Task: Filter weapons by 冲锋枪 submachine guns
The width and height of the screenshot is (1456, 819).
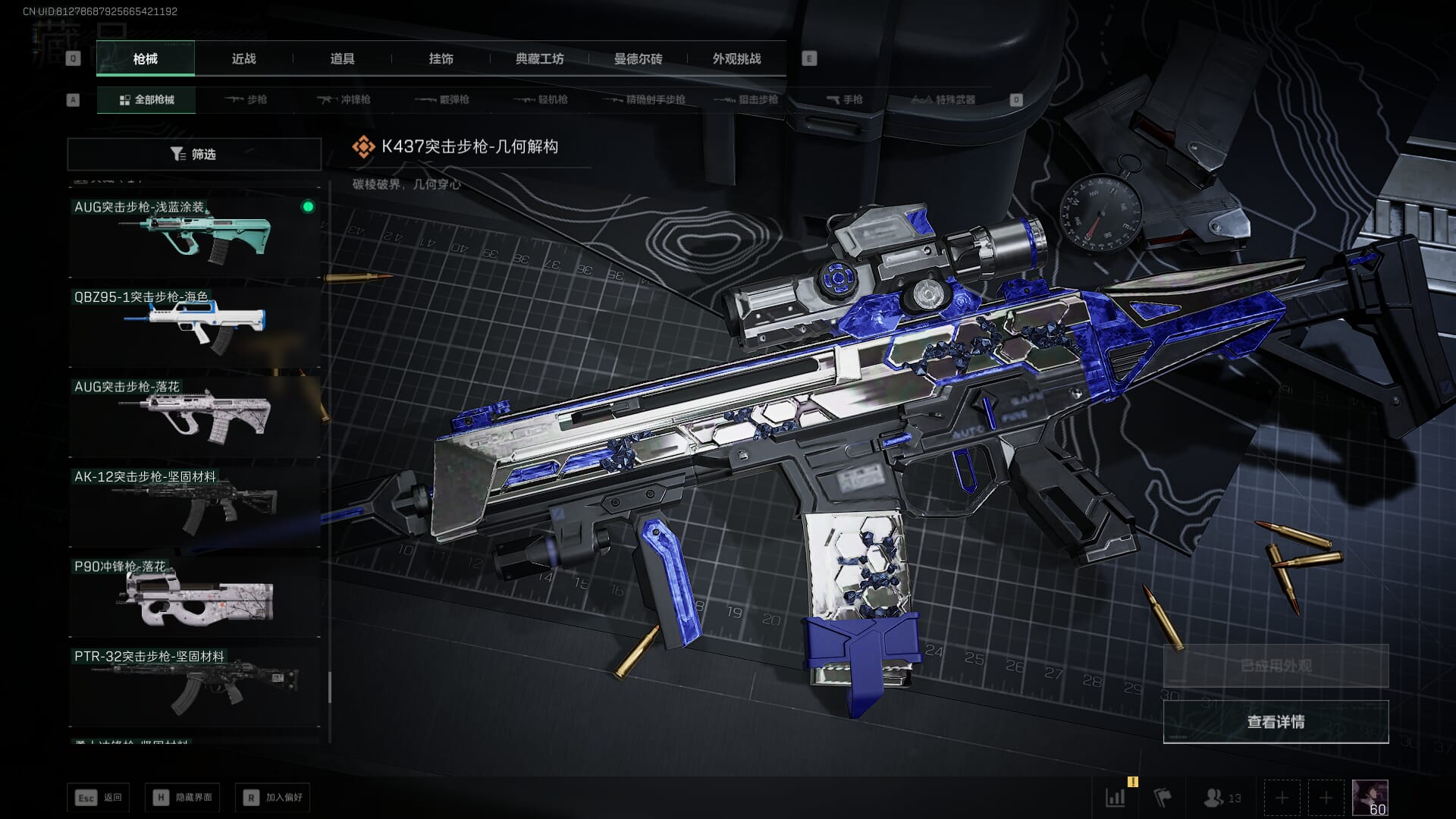Action: [344, 99]
